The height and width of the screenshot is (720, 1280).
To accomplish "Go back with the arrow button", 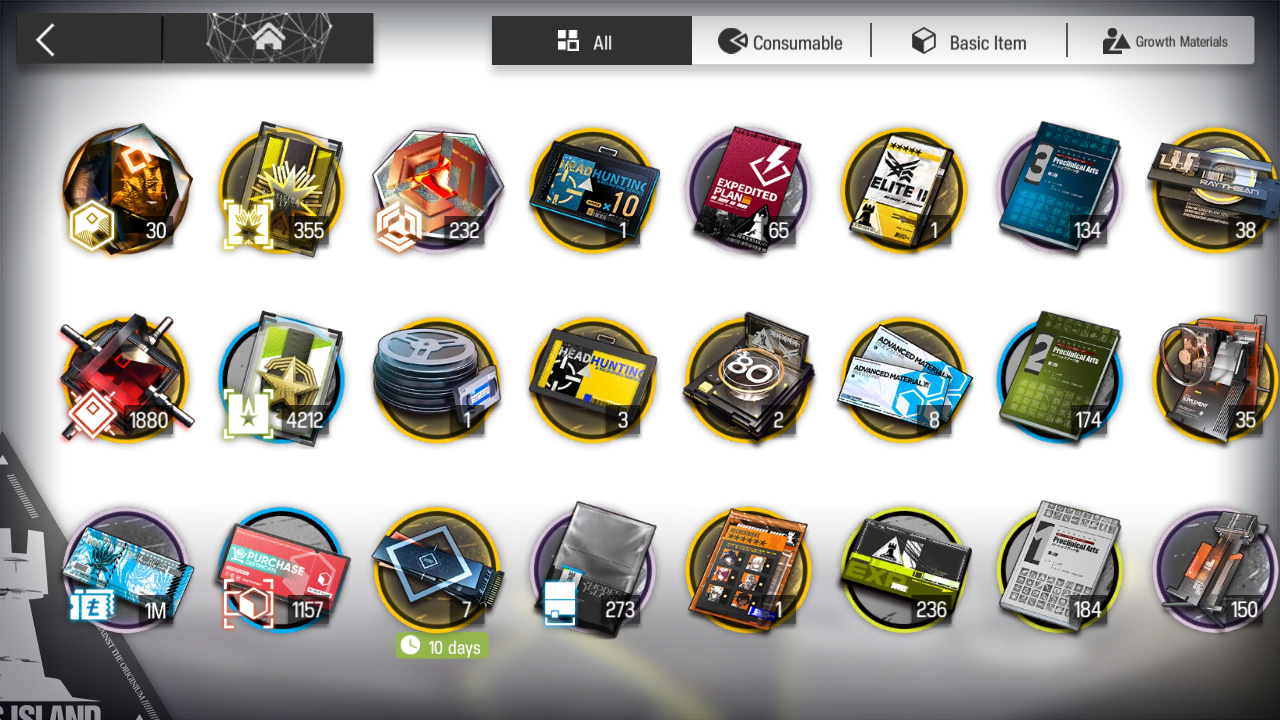I will pos(45,41).
